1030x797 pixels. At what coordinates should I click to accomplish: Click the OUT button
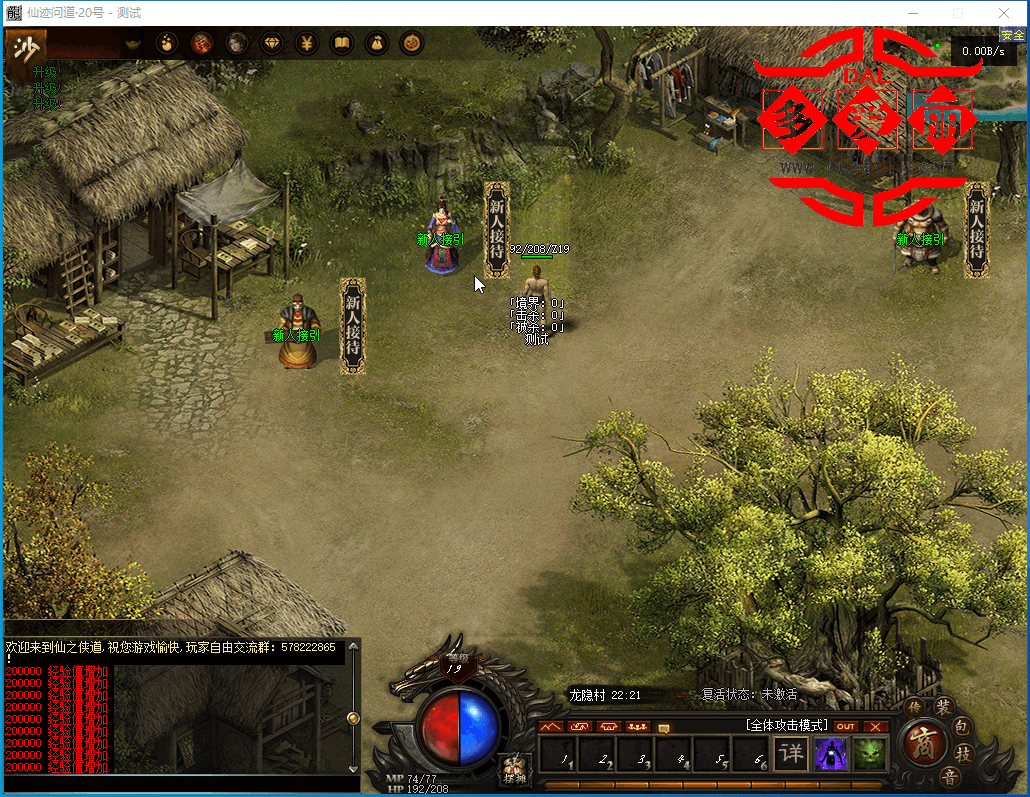point(846,726)
